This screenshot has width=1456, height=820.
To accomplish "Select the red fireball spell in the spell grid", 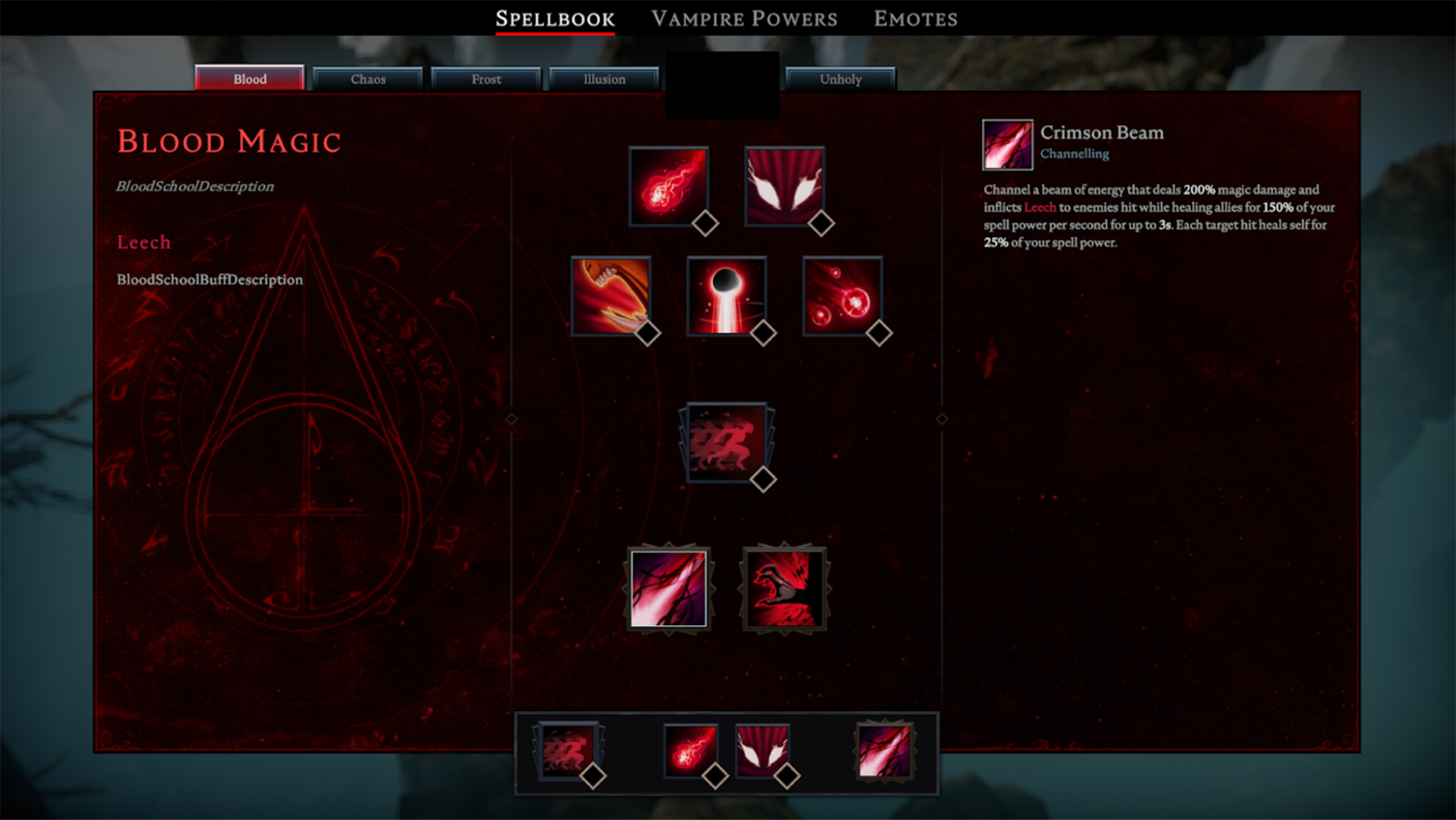I will tap(669, 186).
